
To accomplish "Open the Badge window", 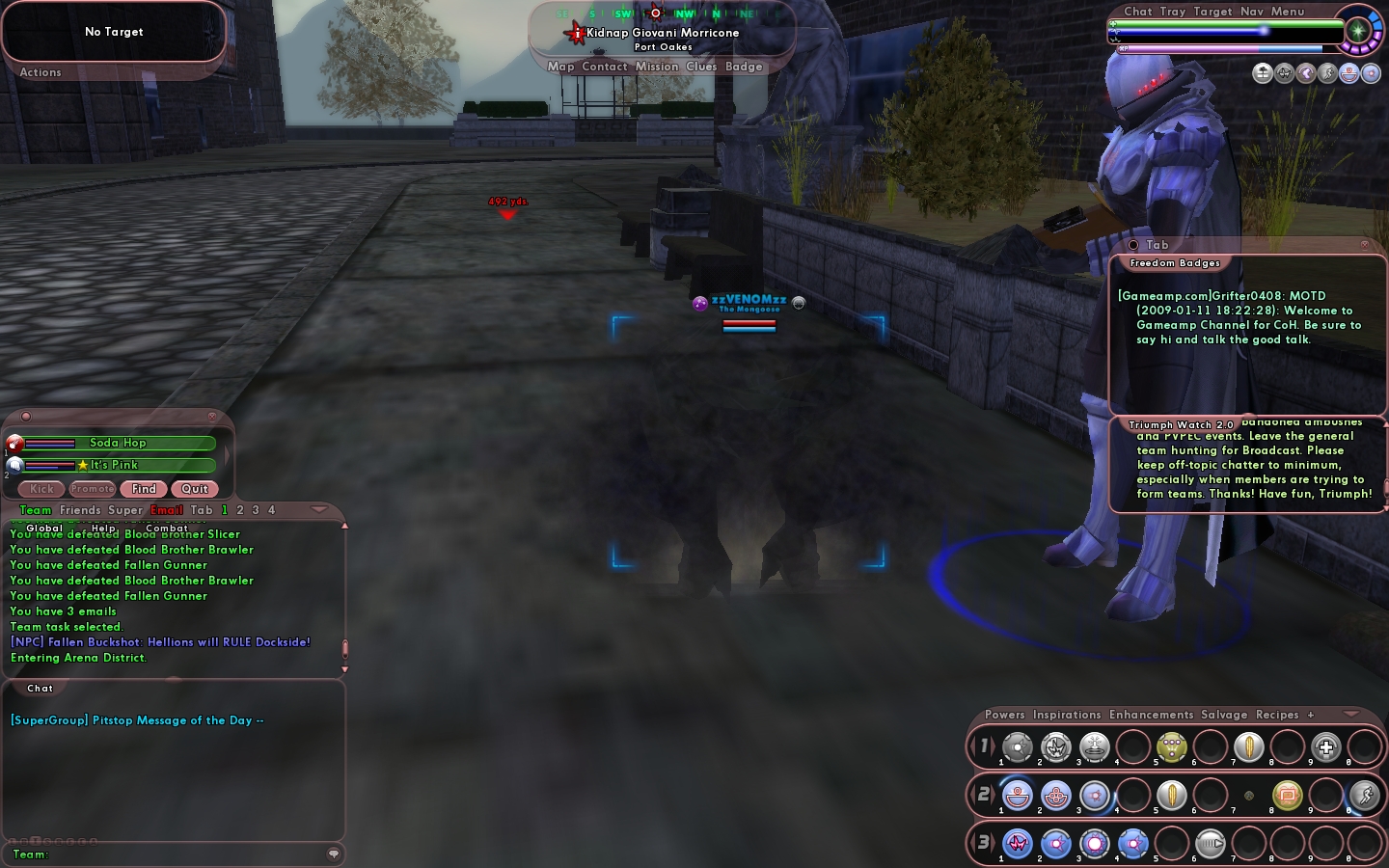I will coord(744,67).
